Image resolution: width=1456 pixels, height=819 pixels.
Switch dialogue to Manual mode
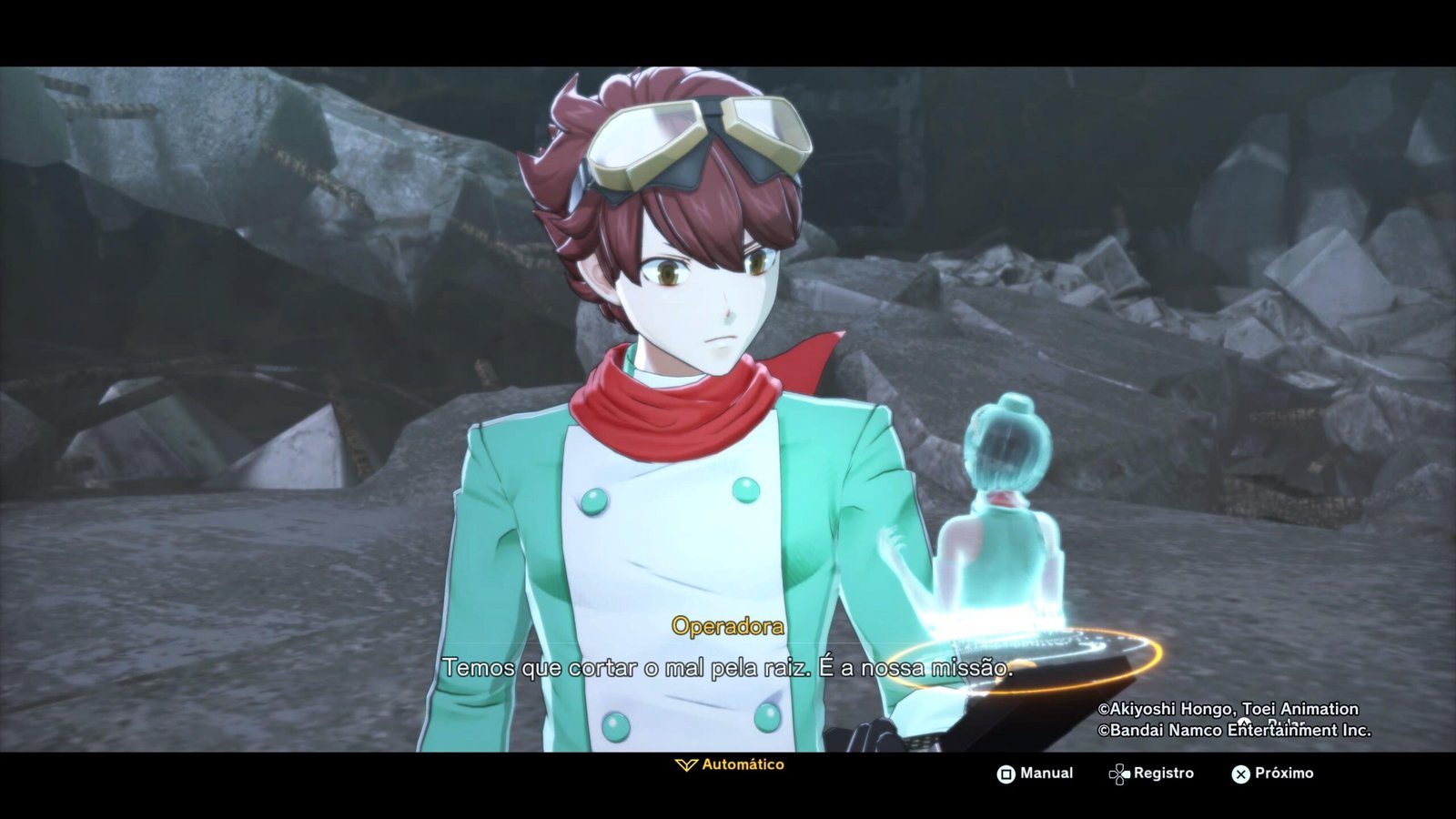pyautogui.click(x=1035, y=773)
